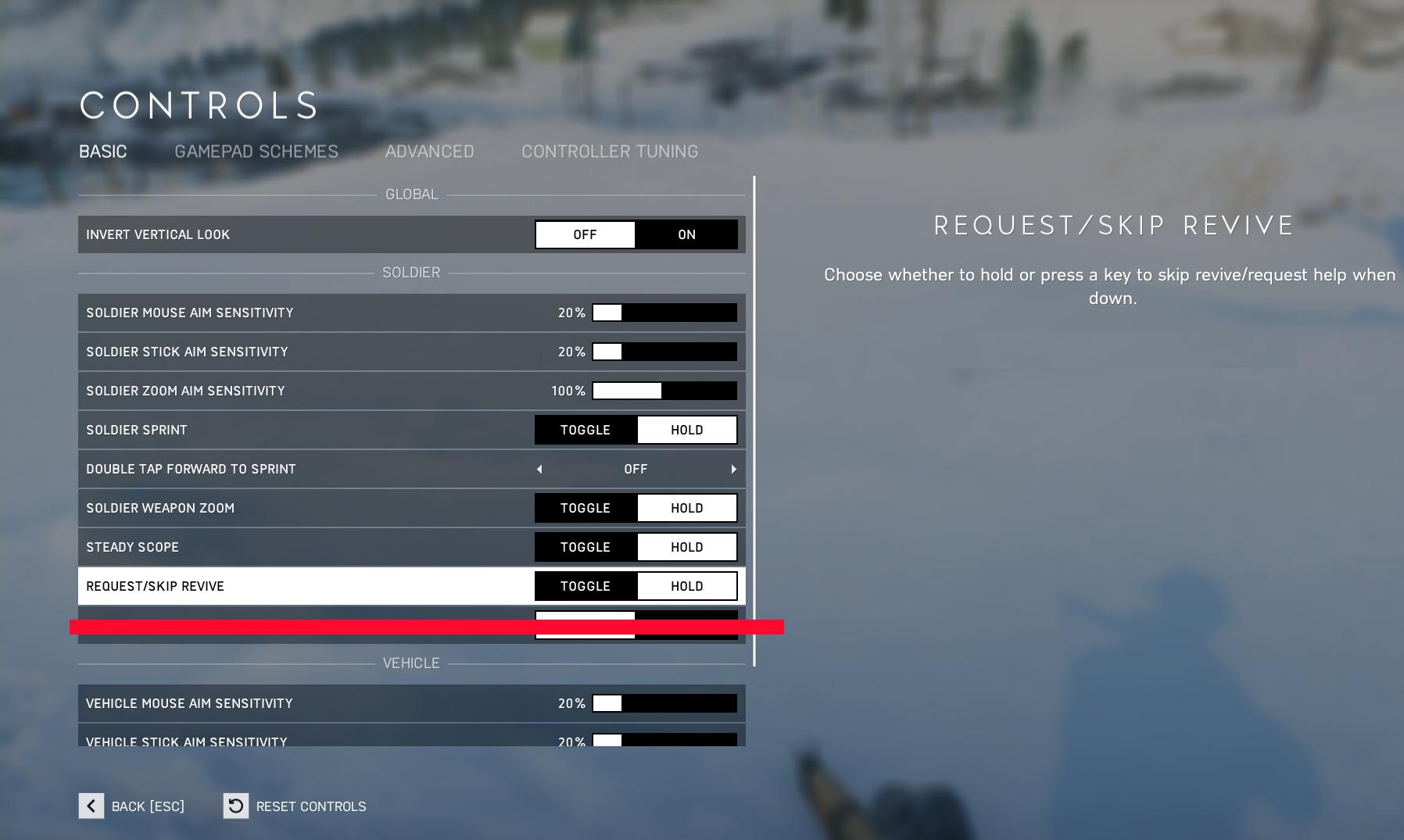Choose Hold for Soldier Weapon Zoom
Image resolution: width=1404 pixels, height=840 pixels.
click(x=686, y=508)
